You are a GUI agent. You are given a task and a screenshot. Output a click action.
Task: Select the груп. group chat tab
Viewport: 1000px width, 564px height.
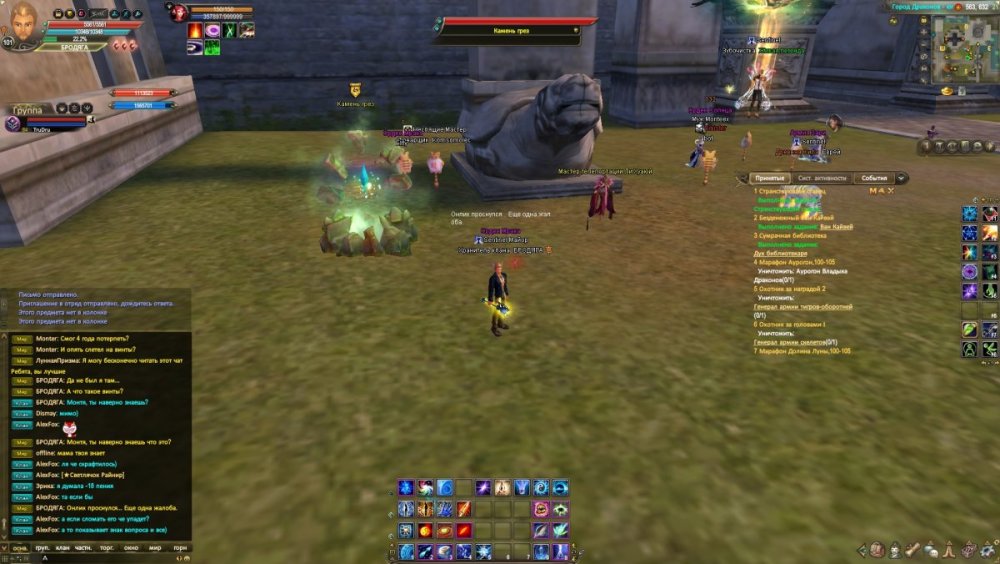44,548
